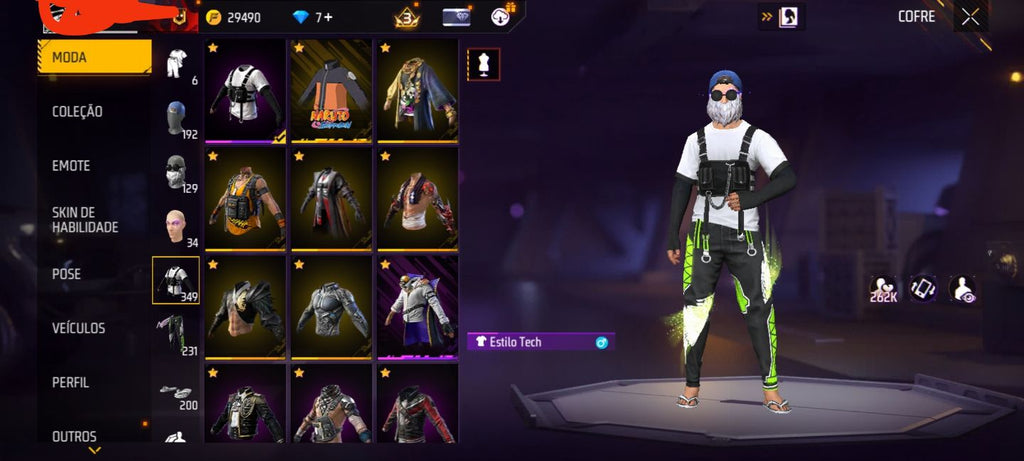The height and width of the screenshot is (461, 1024).
Task: Toggle the character view eye icon
Action: tap(962, 288)
